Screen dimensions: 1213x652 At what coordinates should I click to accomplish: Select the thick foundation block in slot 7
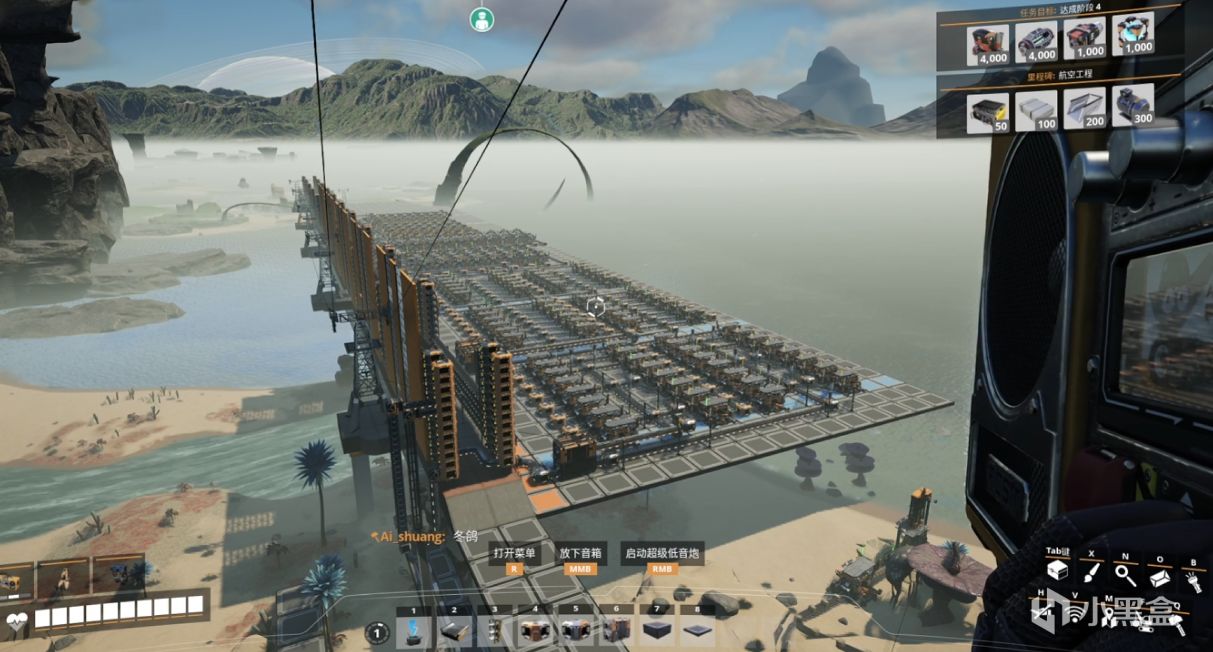(658, 630)
